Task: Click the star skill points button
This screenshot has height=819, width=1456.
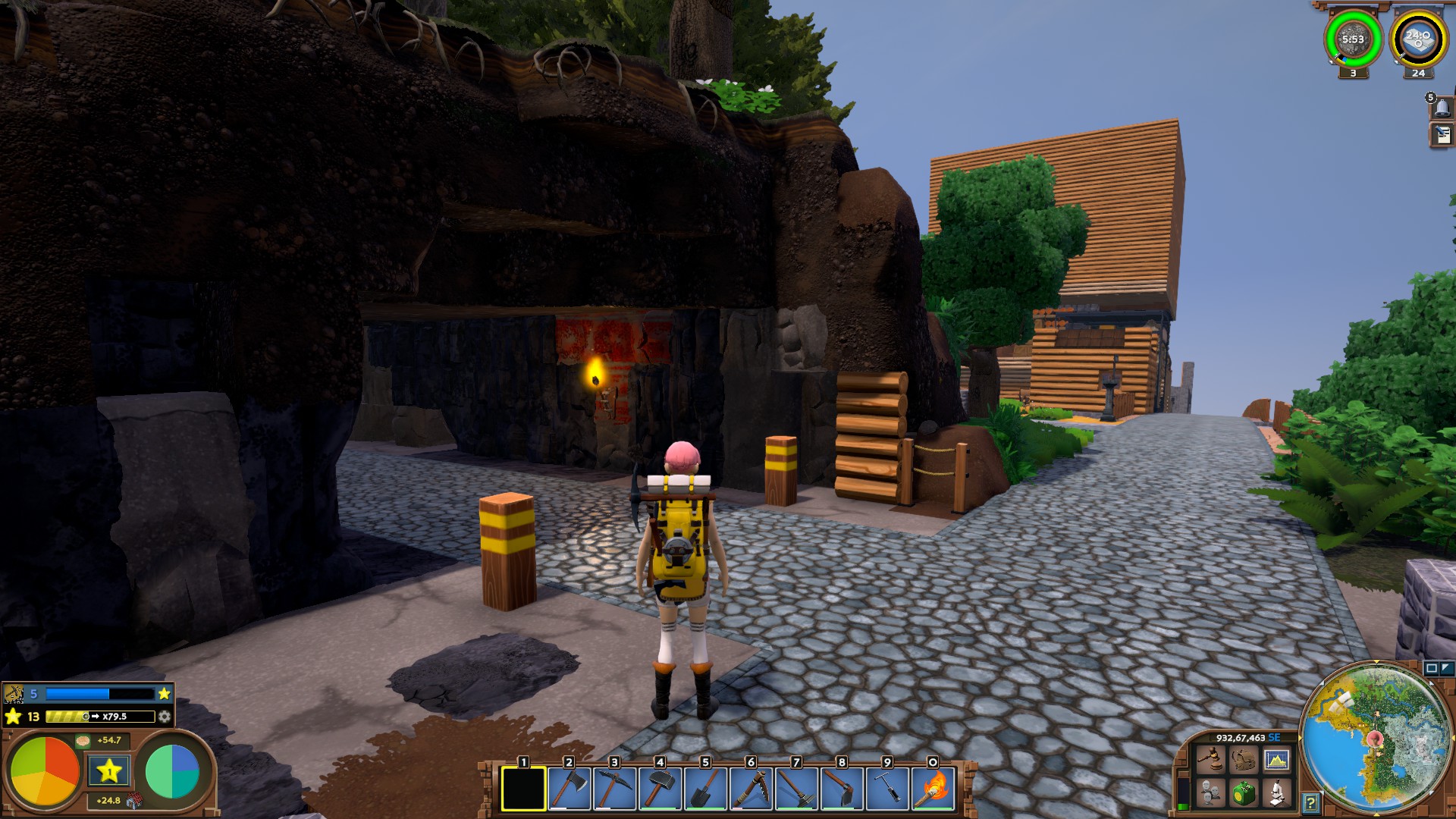Action: (109, 772)
